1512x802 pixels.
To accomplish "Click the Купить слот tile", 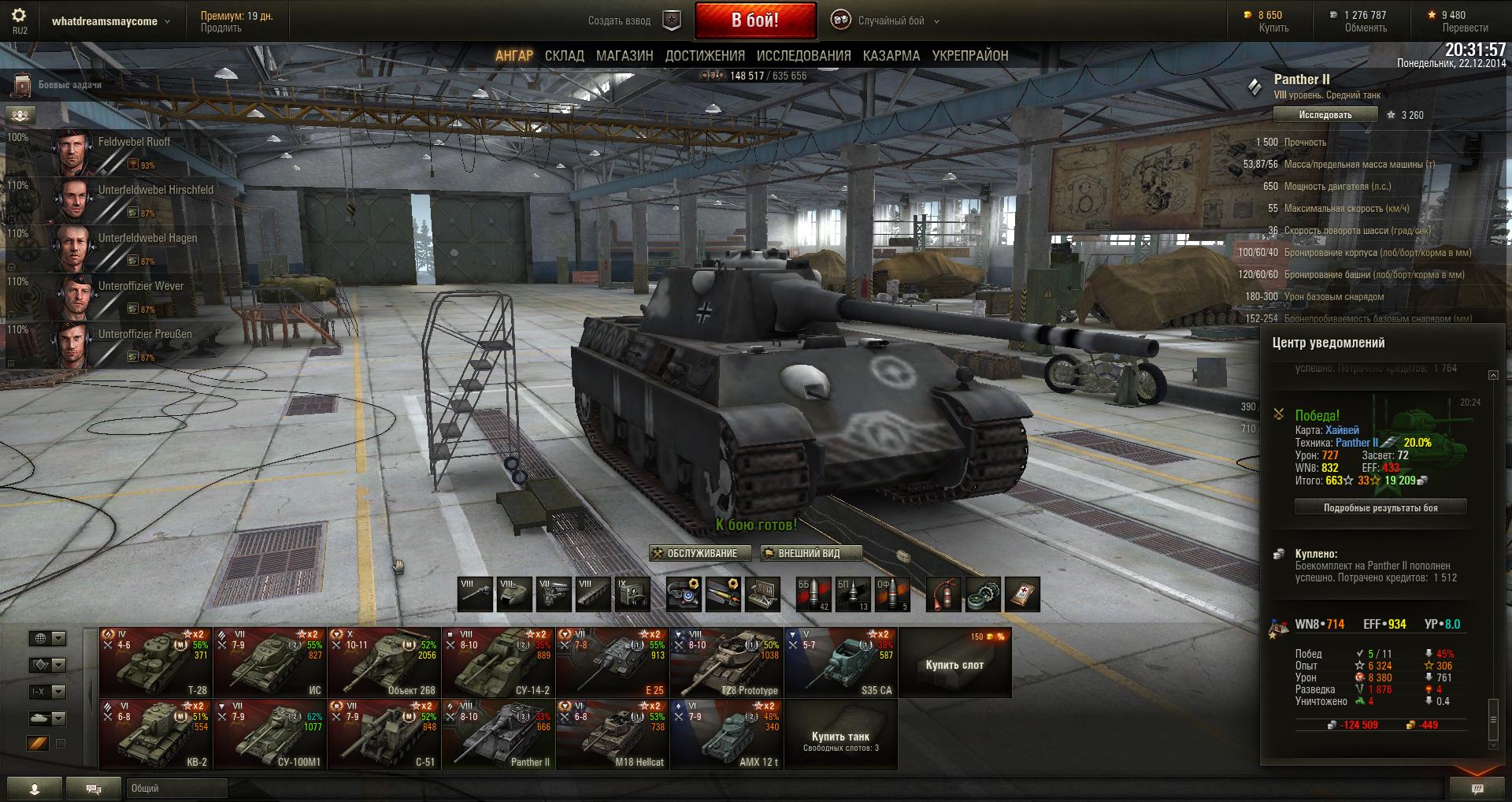I will click(x=954, y=663).
